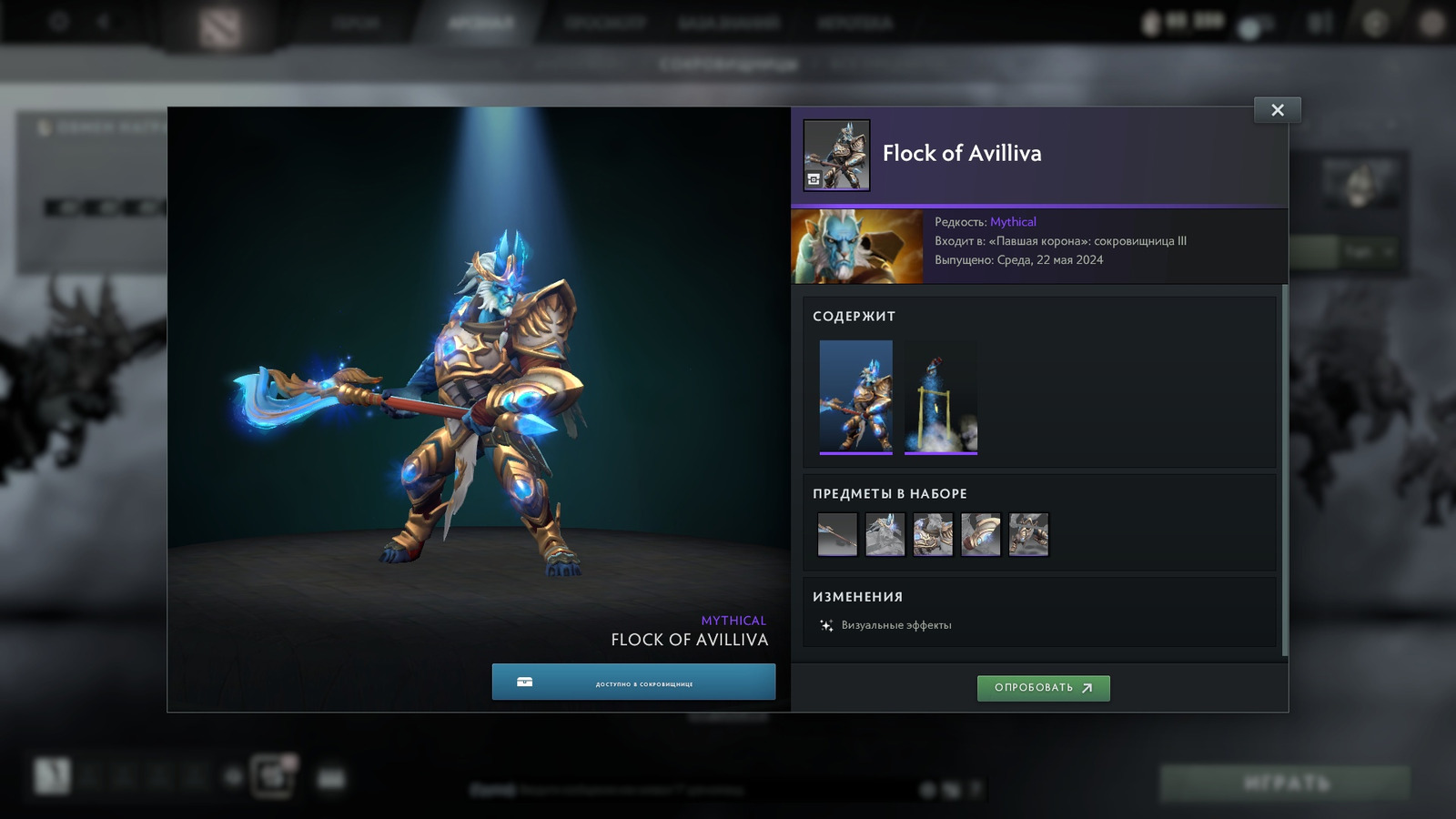The width and height of the screenshot is (1456, 819).
Task: Open the settings gear in the top-left corner
Action: tap(57, 20)
